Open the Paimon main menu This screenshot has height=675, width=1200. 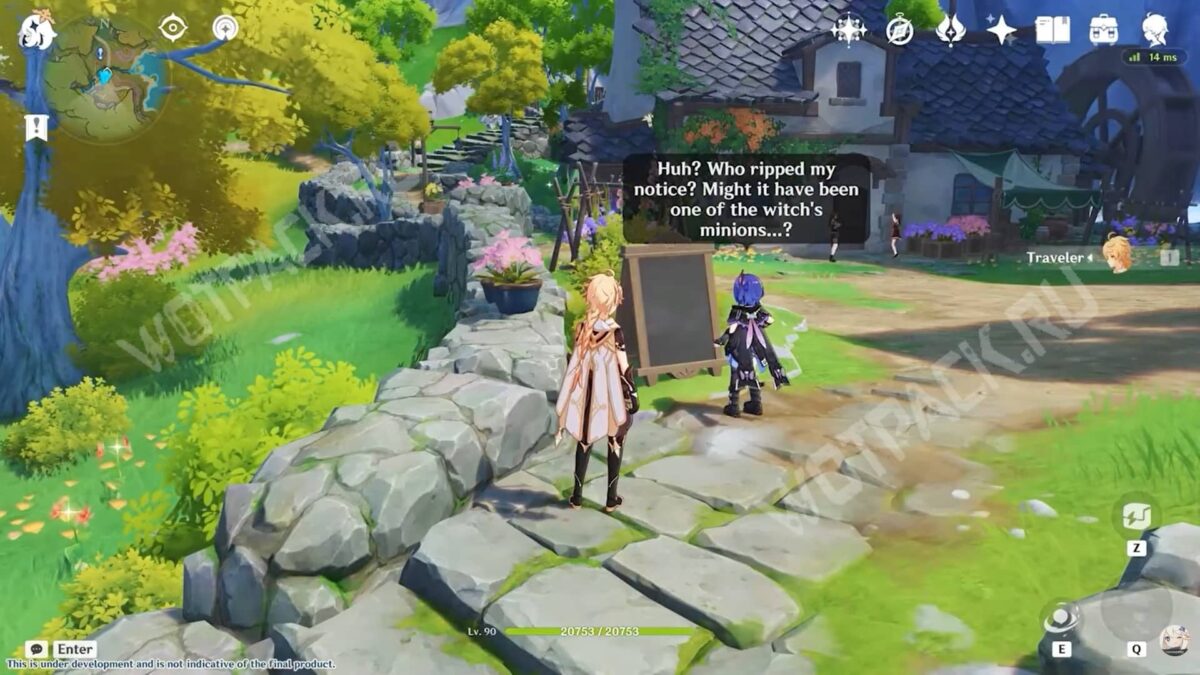(37, 30)
